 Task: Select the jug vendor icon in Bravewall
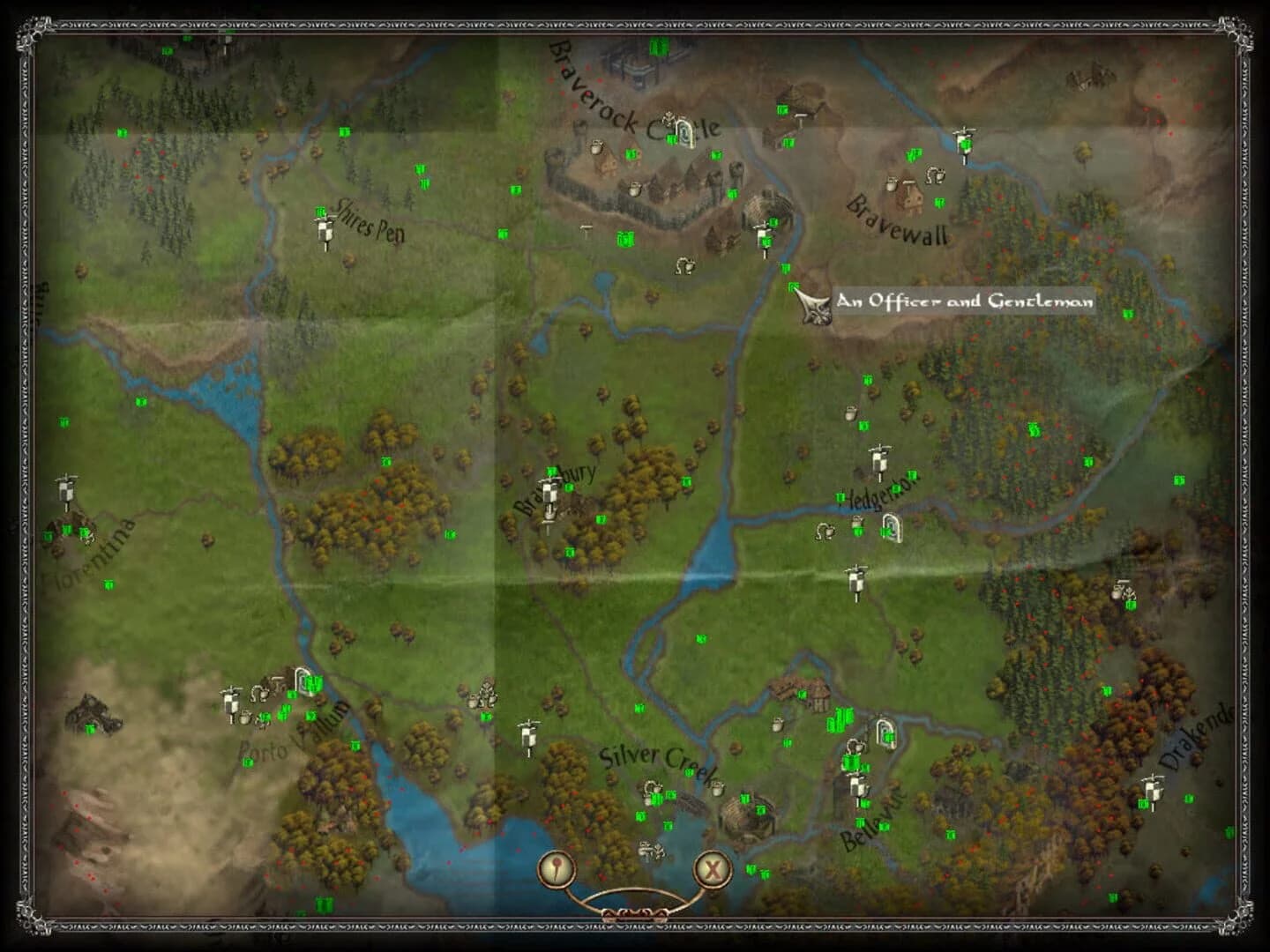[892, 185]
